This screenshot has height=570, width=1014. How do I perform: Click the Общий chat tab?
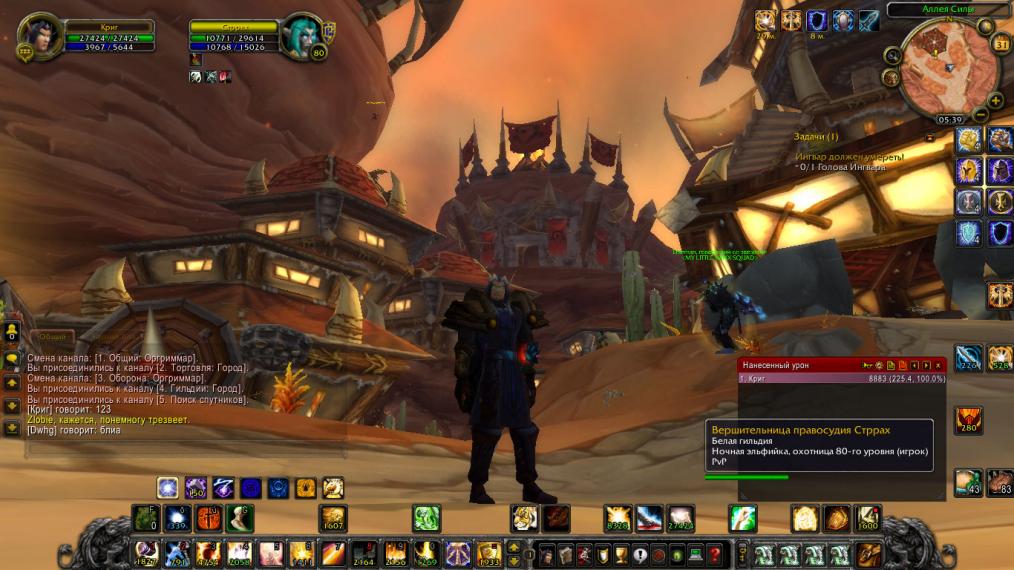[52, 337]
